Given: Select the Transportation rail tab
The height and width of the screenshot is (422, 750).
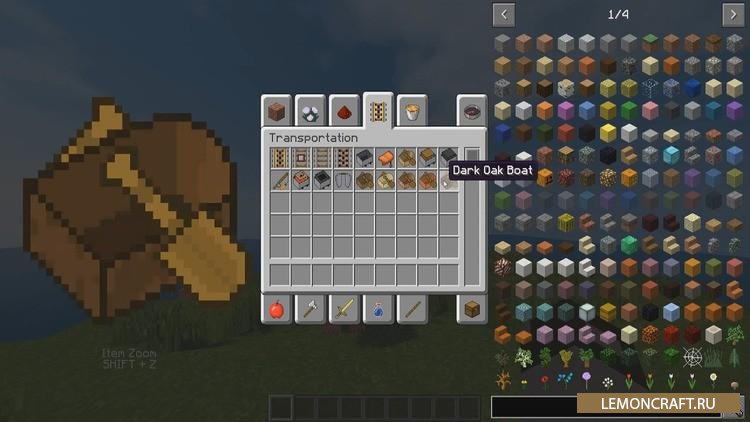Looking at the screenshot, I should tap(378, 109).
